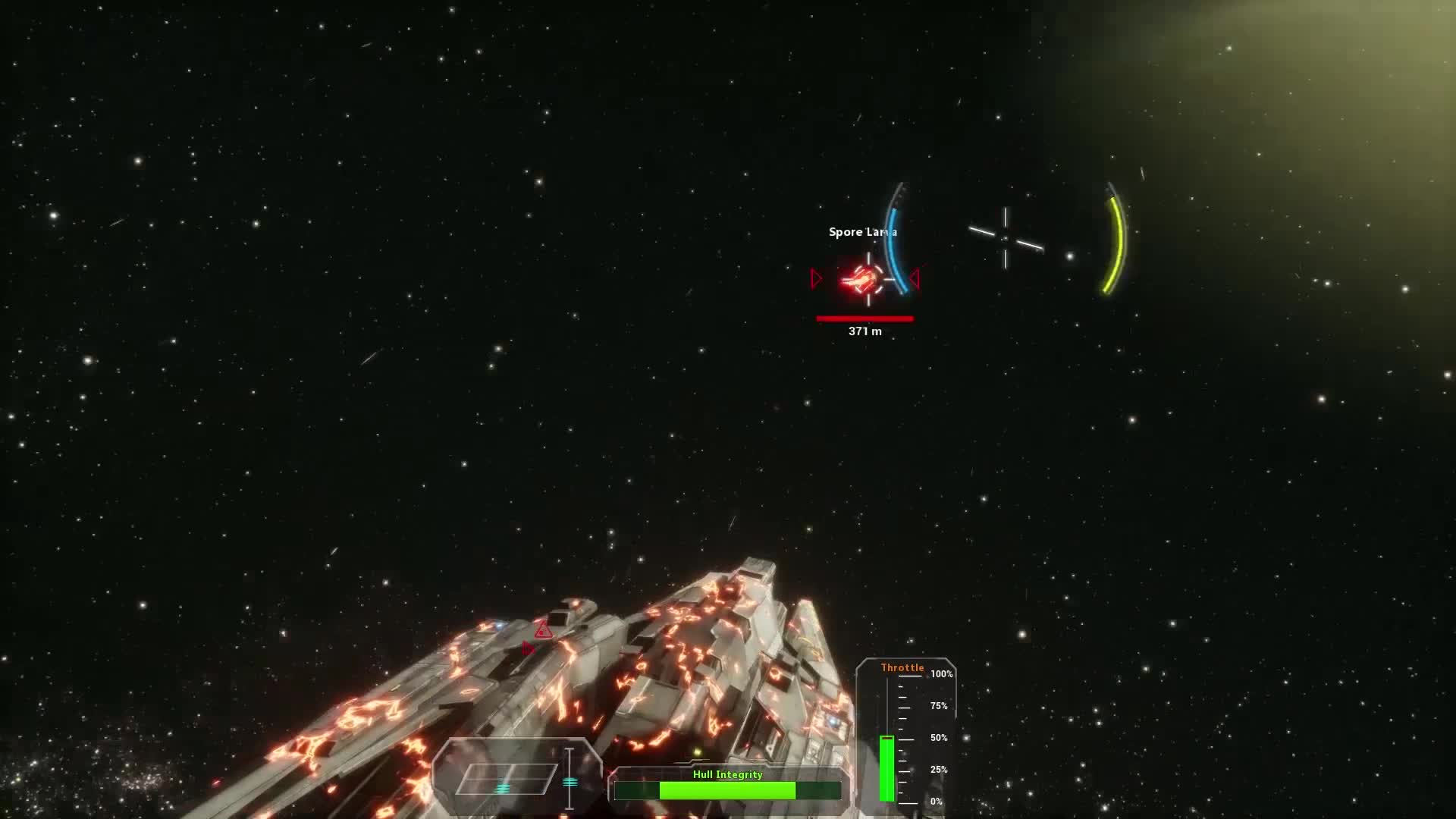Viewport: 1456px width, 819px height.
Task: Click the 100% throttle tick label
Action: (940, 673)
